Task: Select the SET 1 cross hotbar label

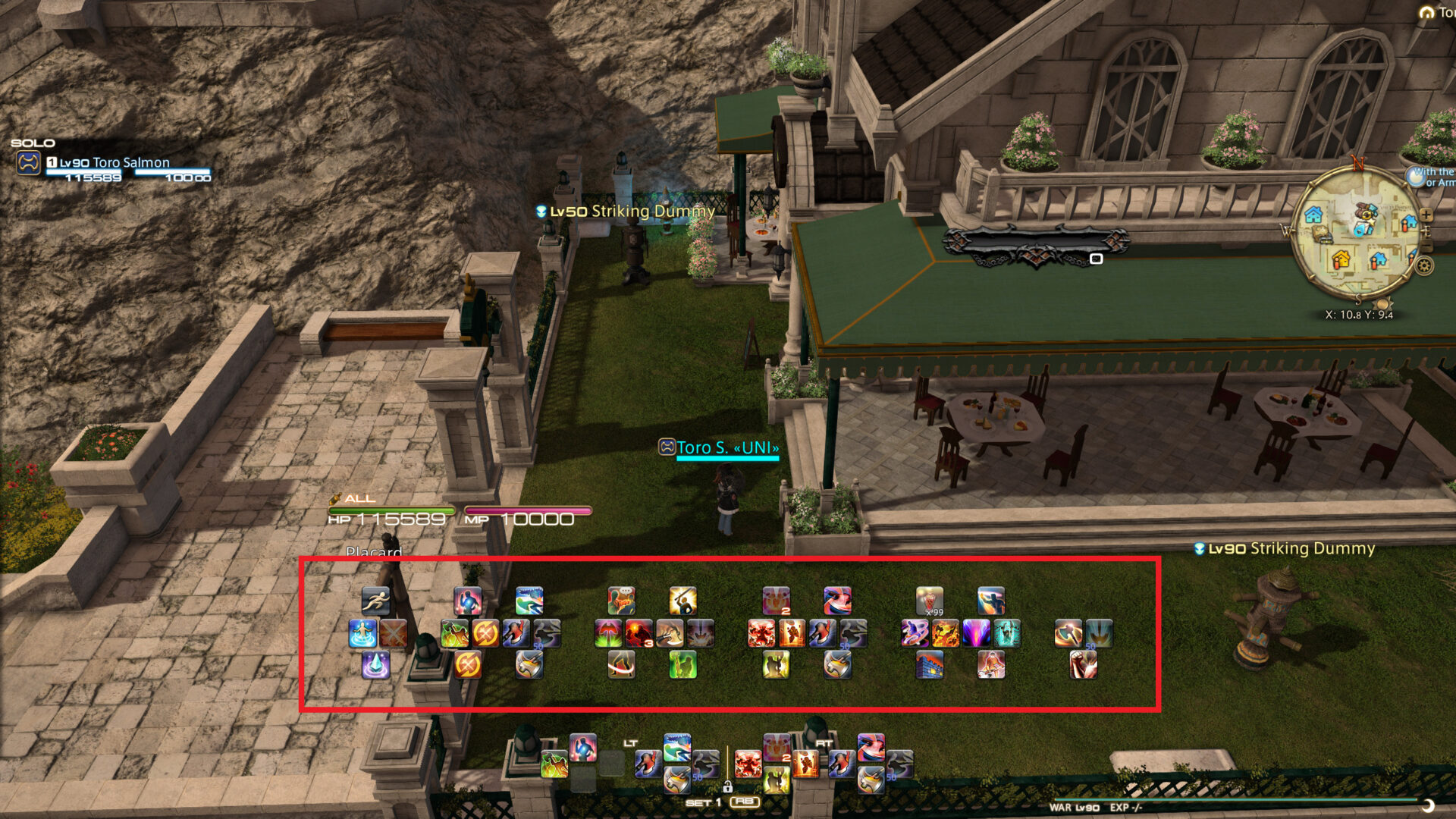Action: pos(704,802)
